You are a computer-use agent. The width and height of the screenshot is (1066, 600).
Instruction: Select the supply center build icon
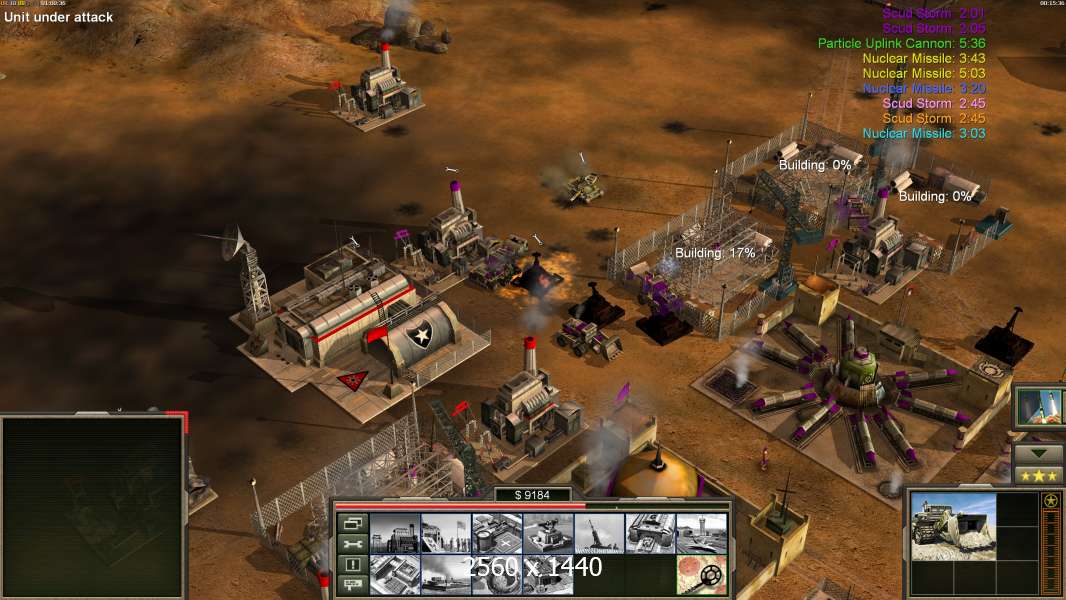(497, 534)
